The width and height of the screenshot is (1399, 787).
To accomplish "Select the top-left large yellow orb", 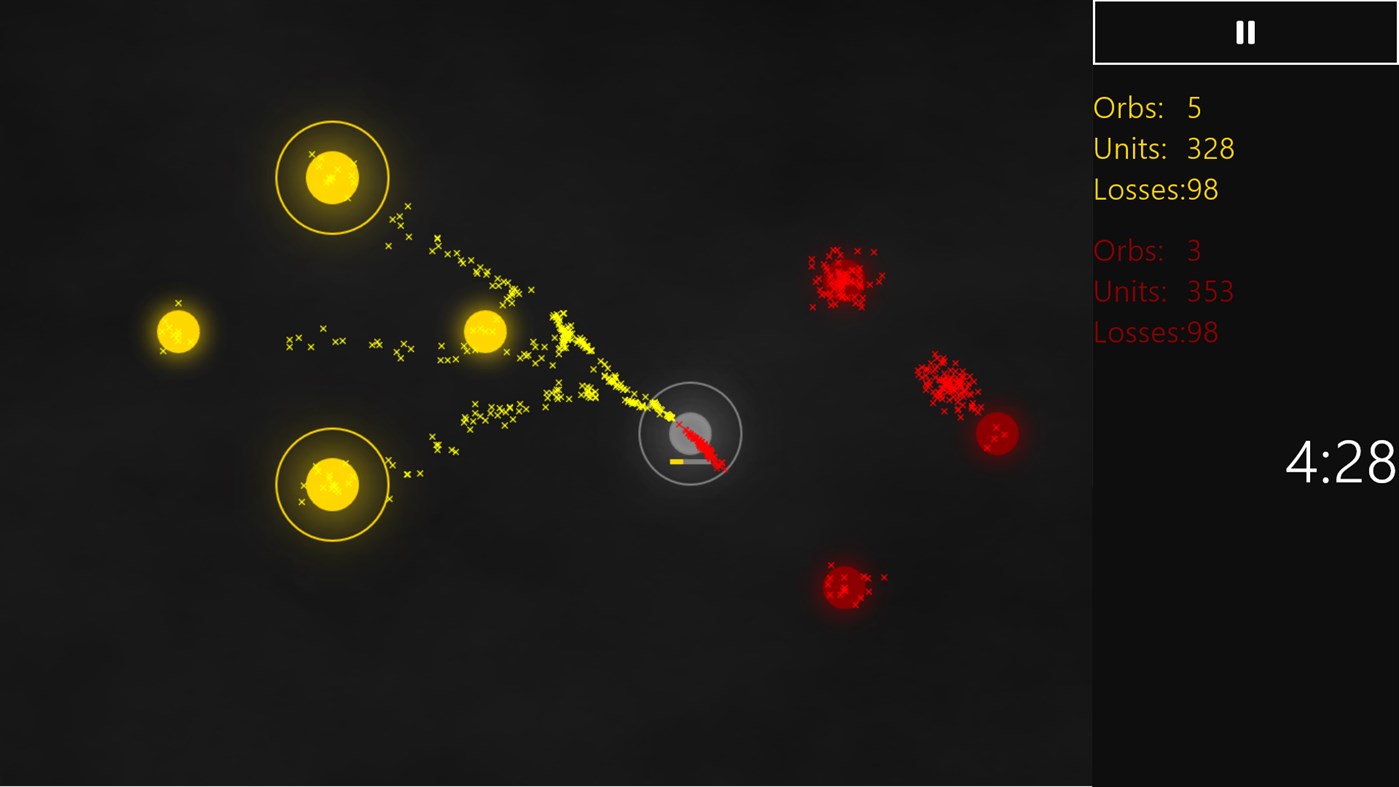I will tap(331, 177).
